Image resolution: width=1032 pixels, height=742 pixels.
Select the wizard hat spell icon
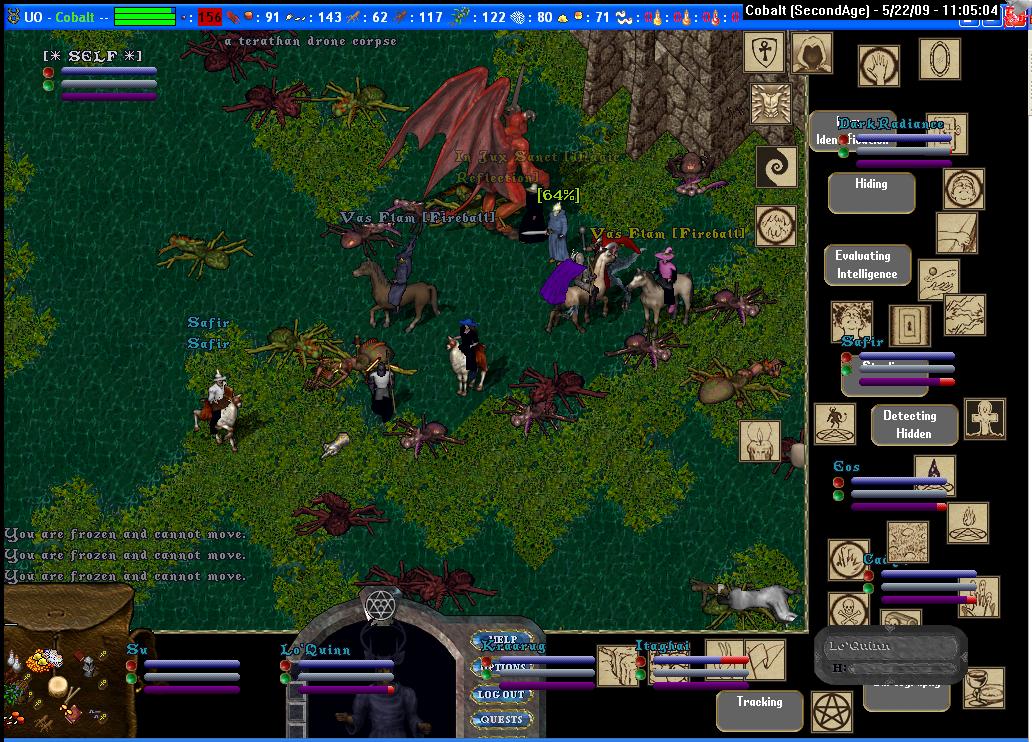[935, 473]
